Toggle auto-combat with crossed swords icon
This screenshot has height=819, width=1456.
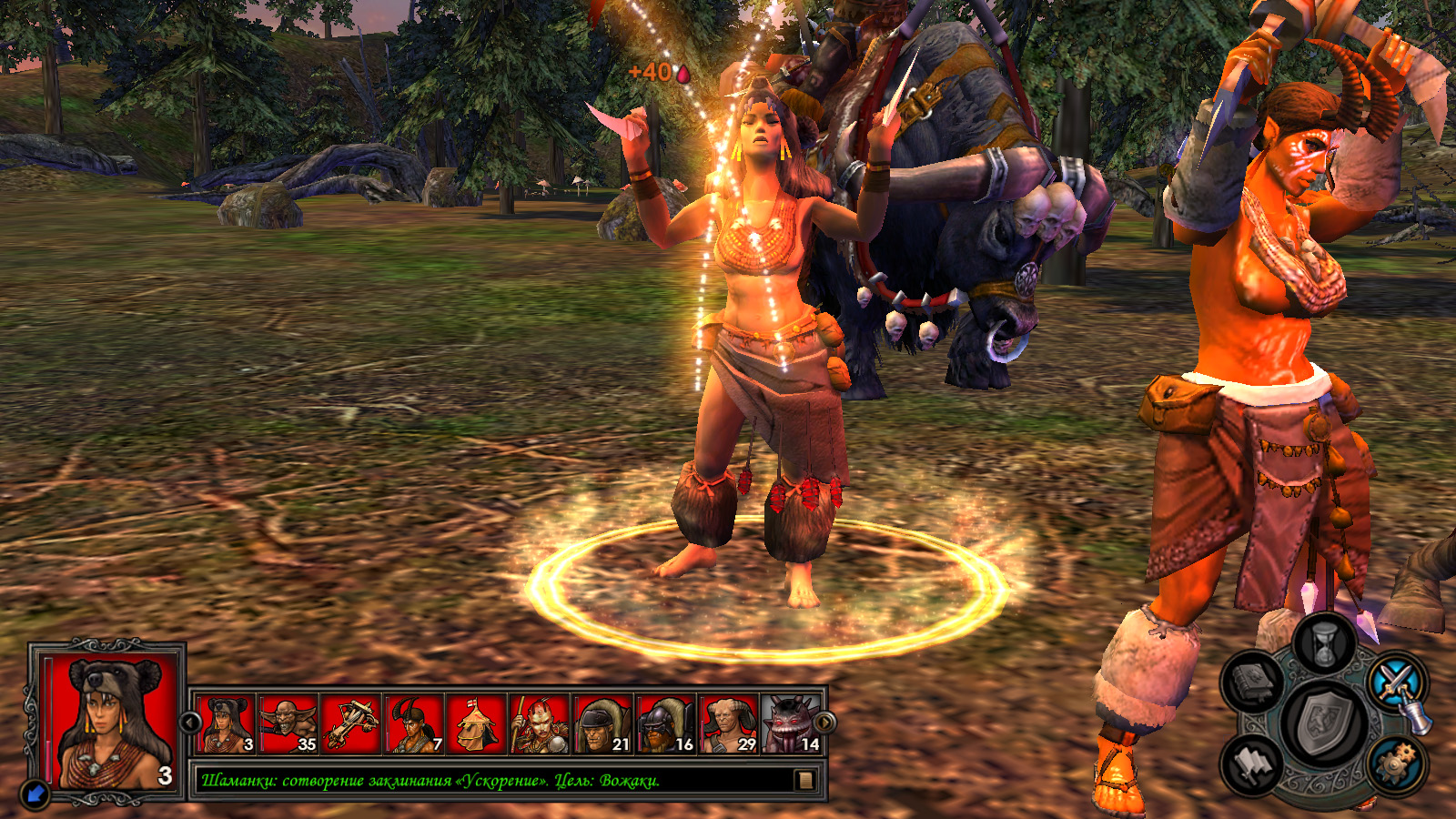coord(1397,682)
